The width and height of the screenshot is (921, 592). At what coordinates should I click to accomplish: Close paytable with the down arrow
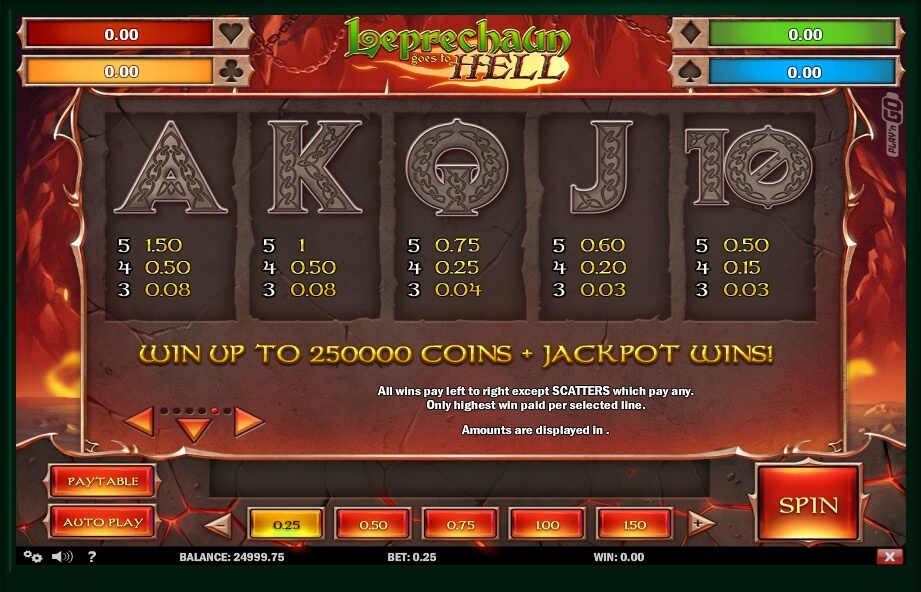point(194,430)
